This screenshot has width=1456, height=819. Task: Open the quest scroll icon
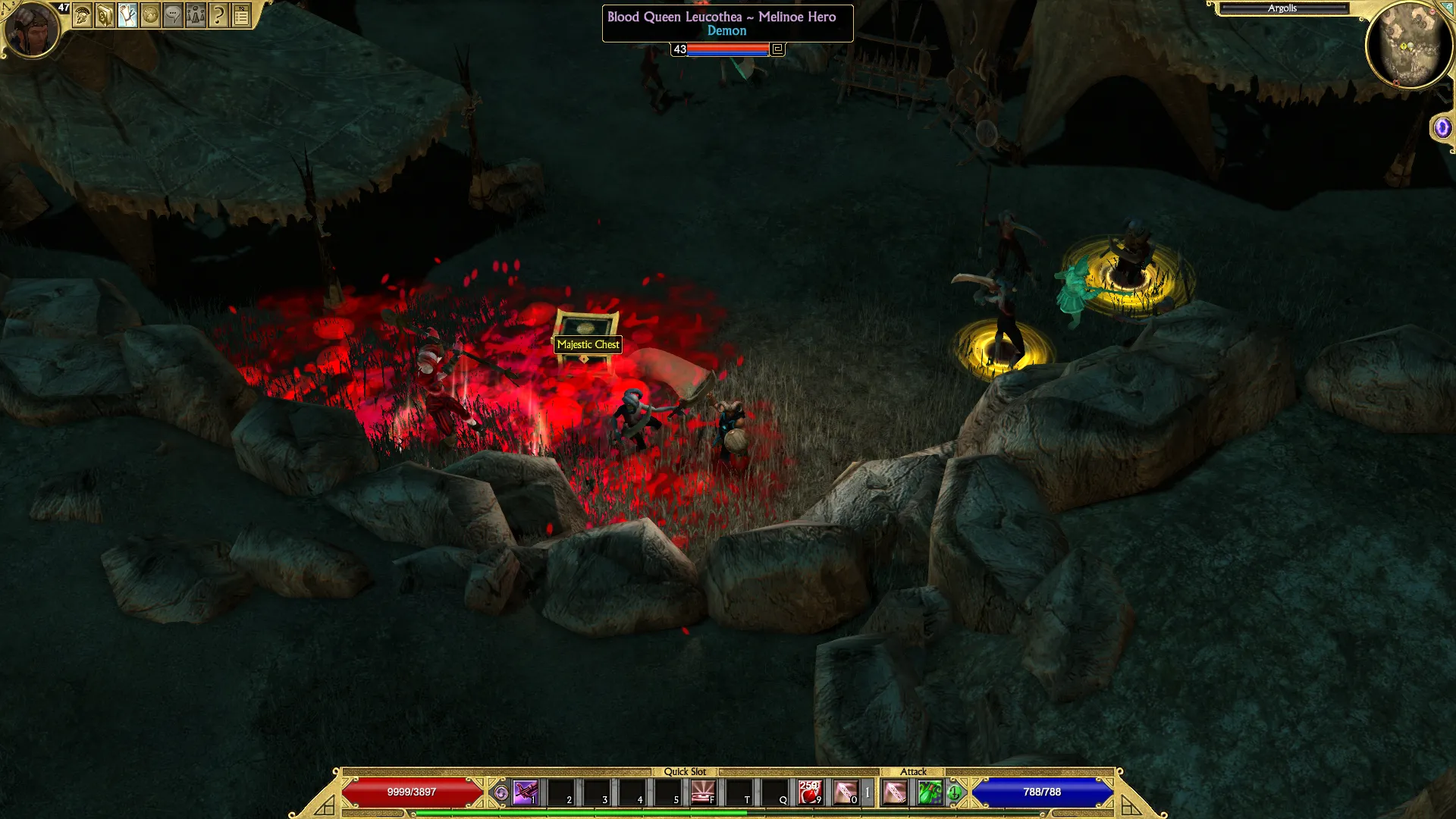tap(127, 15)
